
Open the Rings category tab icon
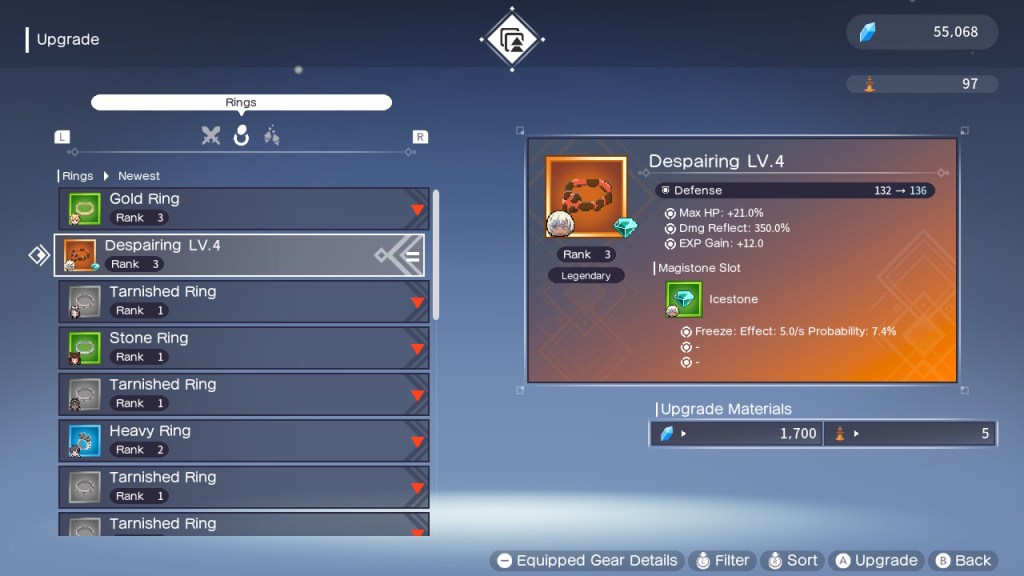[x=241, y=136]
